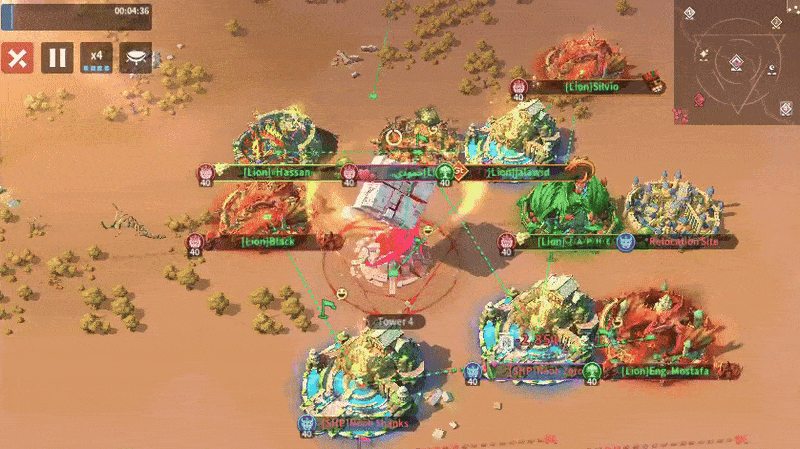The image size is (800, 449).
Task: Select the Tower 4 label
Action: (x=395, y=322)
